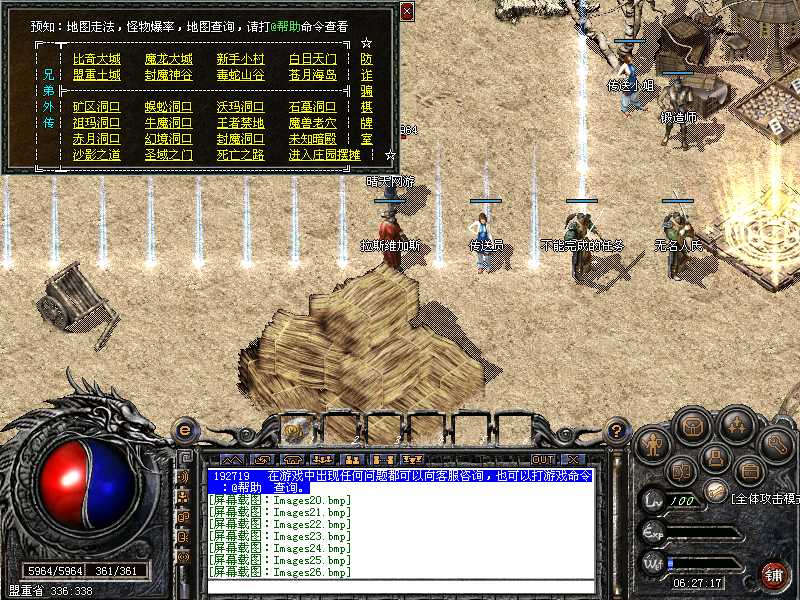
Task: Pick the 封魔神谷 map entry
Action: [x=168, y=75]
